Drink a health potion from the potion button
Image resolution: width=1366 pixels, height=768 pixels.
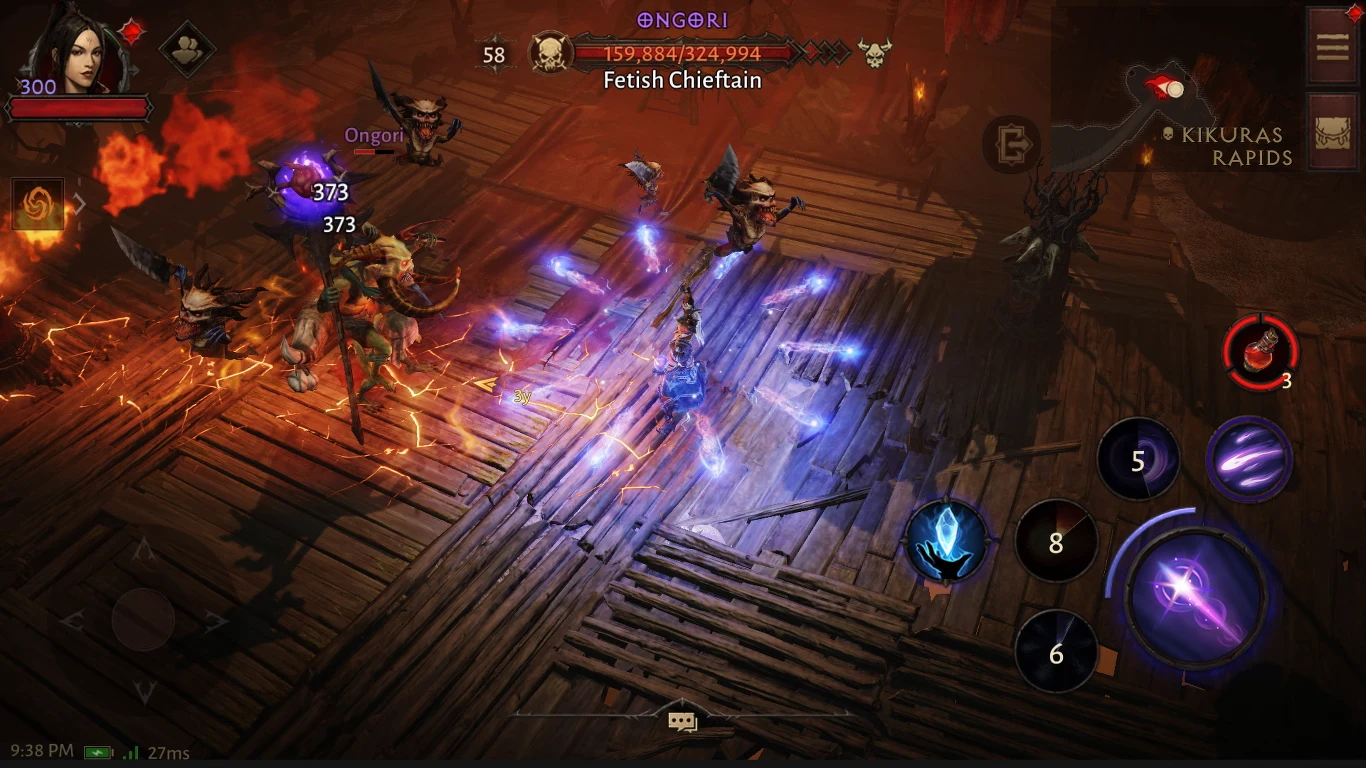point(1260,352)
